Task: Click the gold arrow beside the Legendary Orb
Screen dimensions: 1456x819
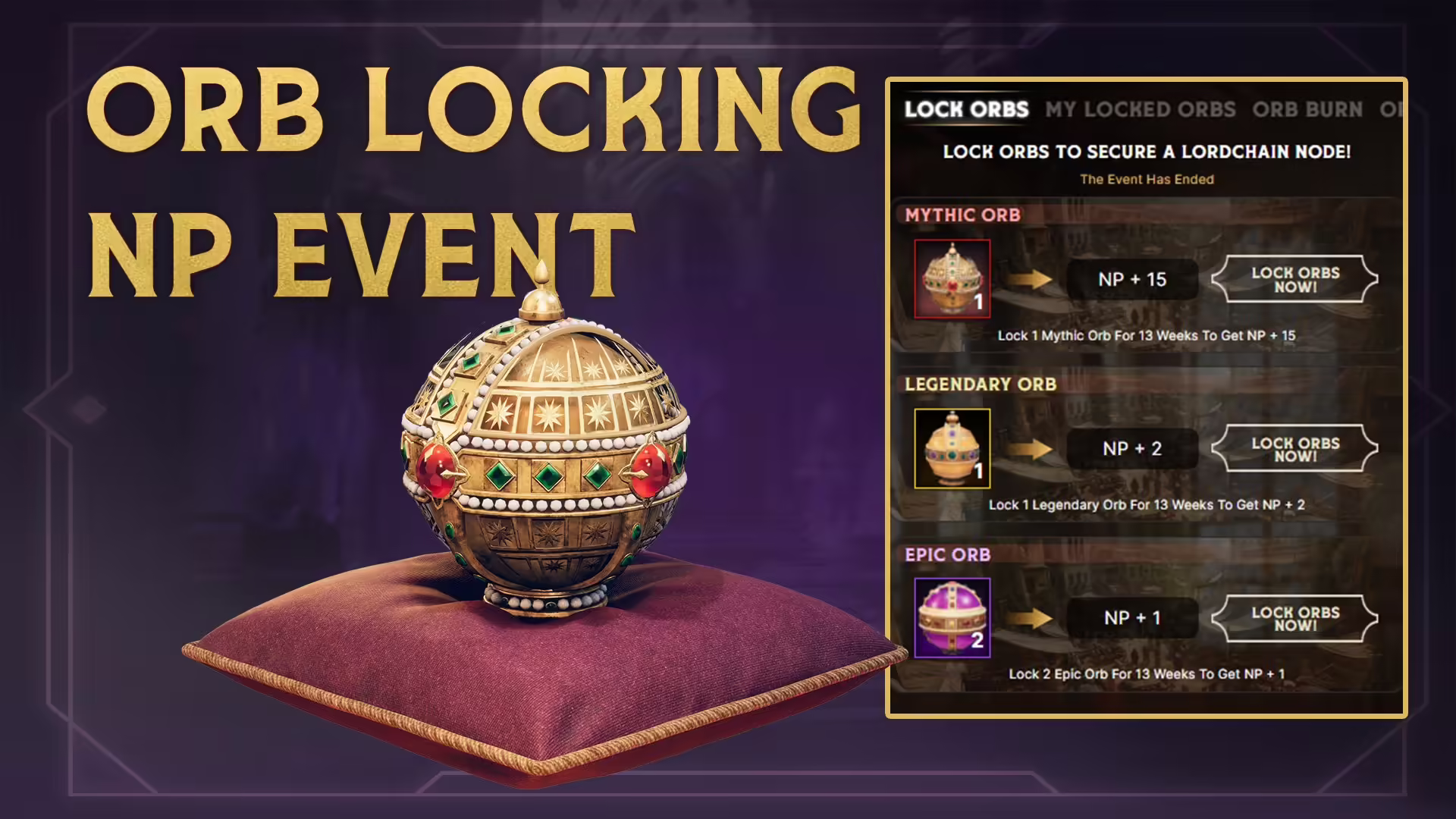Action: pos(1031,449)
